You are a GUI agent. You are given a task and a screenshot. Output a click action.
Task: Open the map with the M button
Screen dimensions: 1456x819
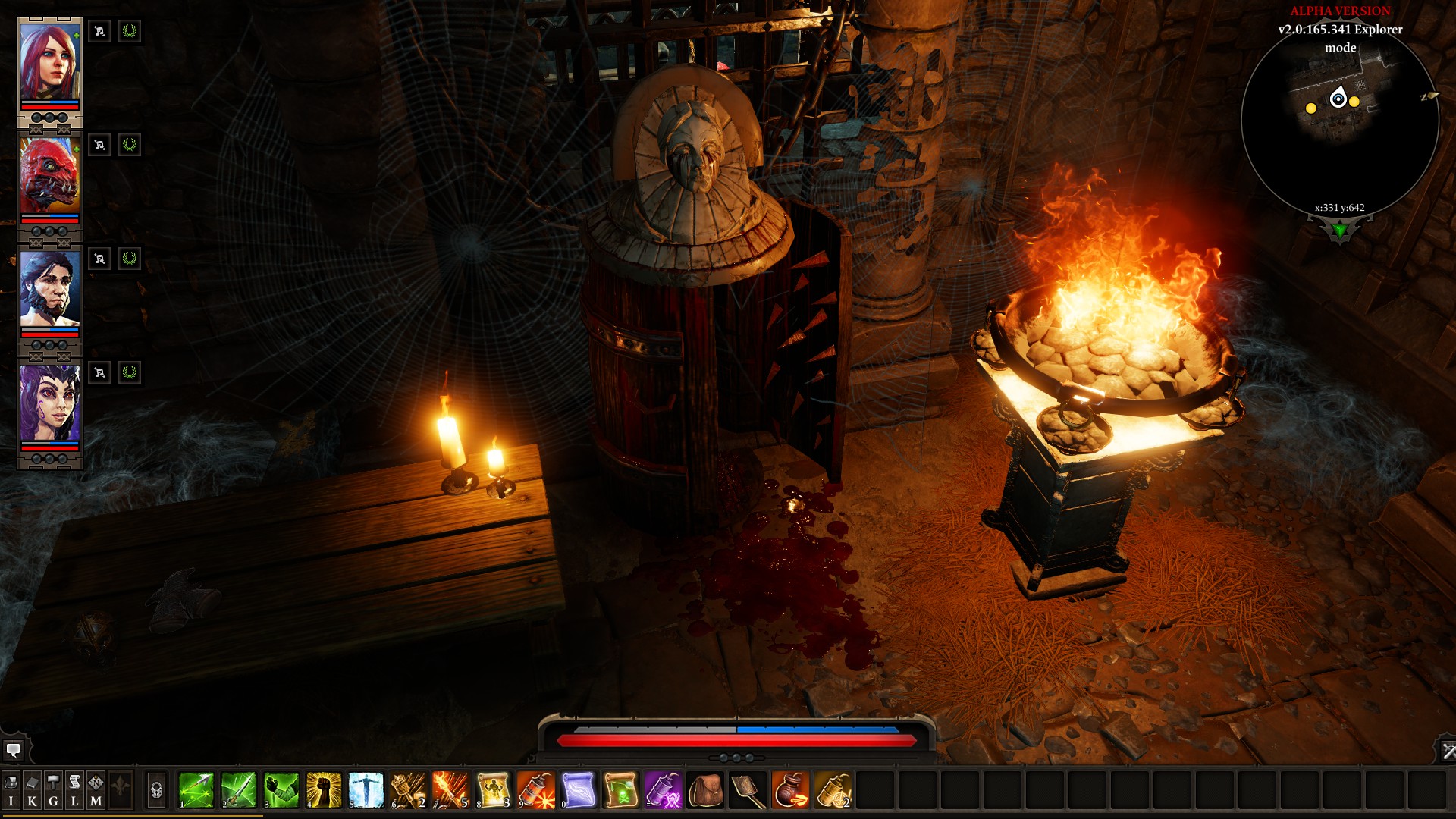[96, 791]
